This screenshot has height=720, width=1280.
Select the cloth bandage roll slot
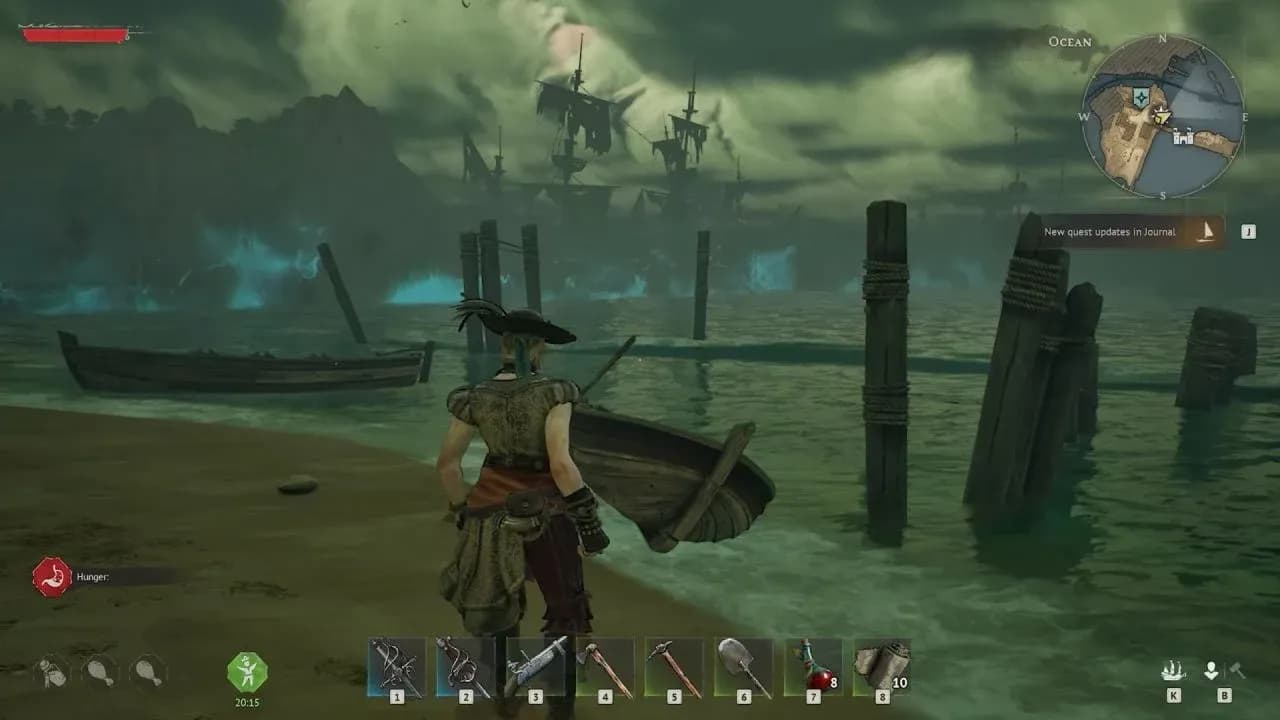tap(882, 667)
